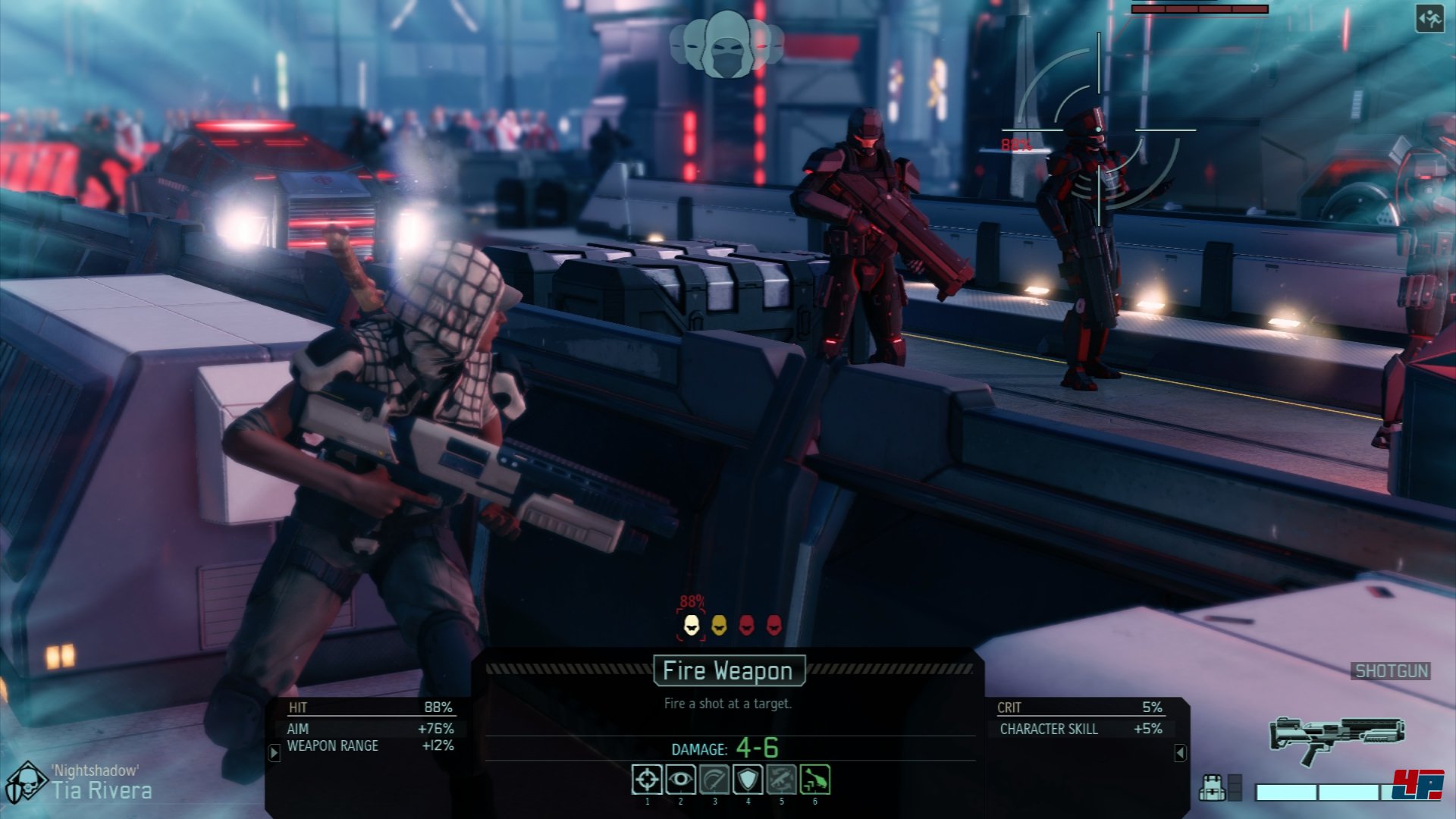Select the white highlighted enemy head icon
1456x819 pixels.
pos(692,626)
